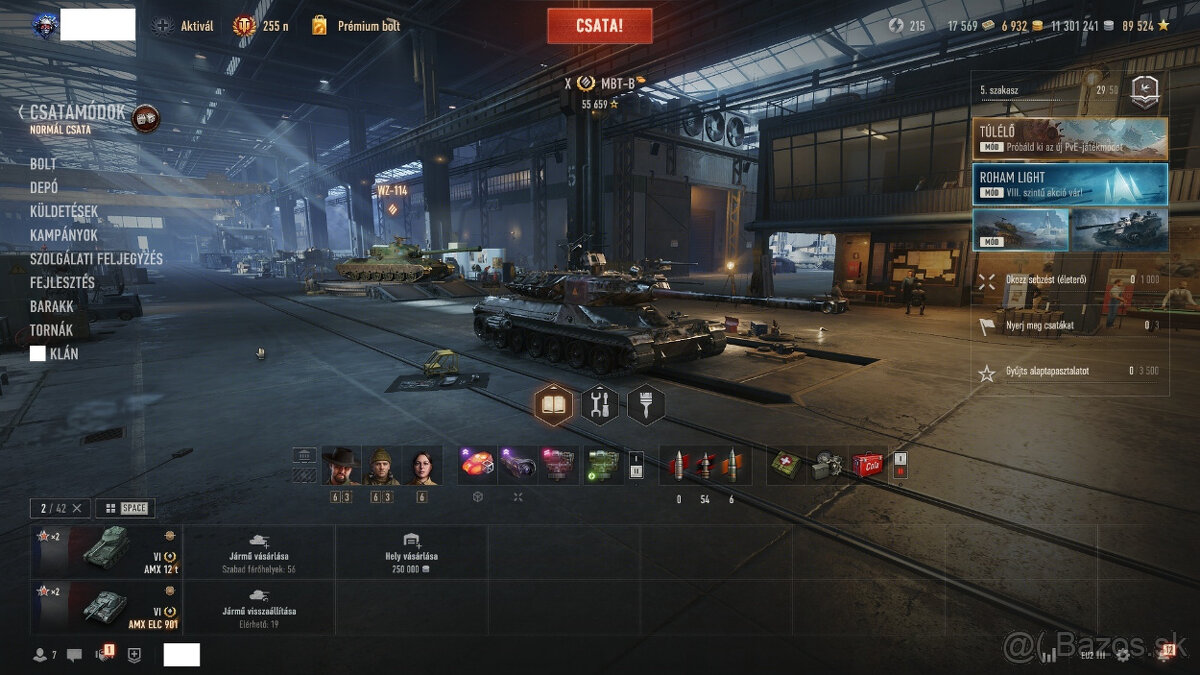Open the KAMPÁNYOK menu
The height and width of the screenshot is (675, 1200).
(63, 235)
